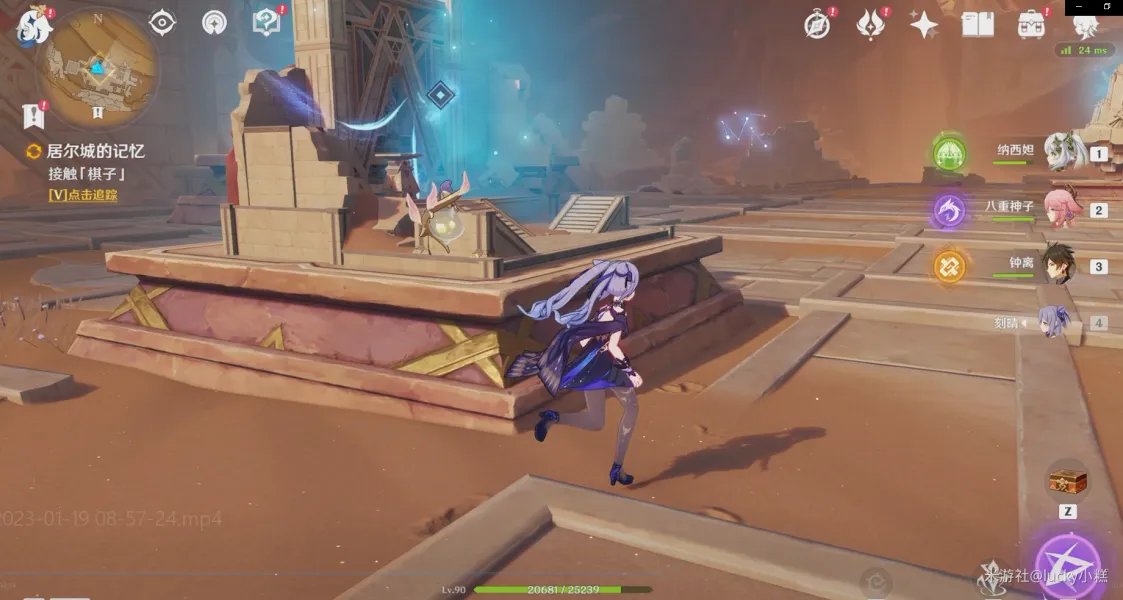Switch to party member 八重神子
Viewport: 1123px width, 600px height.
pos(1060,209)
